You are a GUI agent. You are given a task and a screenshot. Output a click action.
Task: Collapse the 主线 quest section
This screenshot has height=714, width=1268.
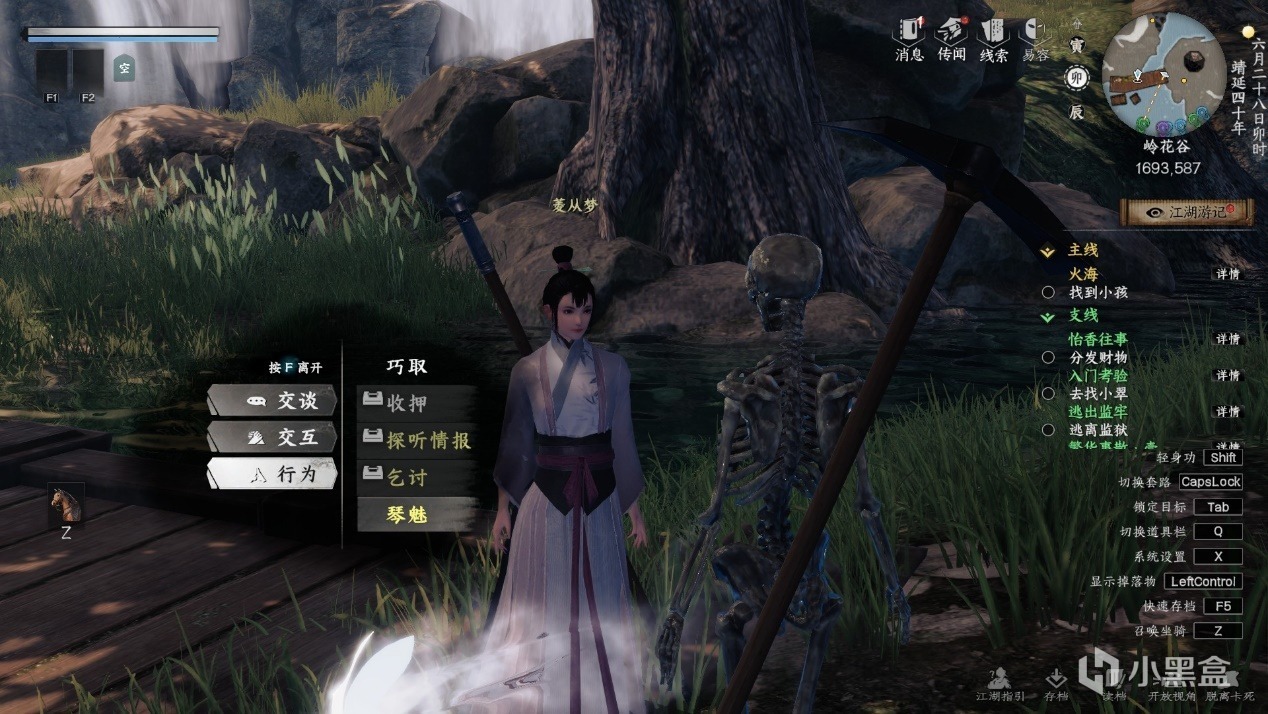[1048, 251]
